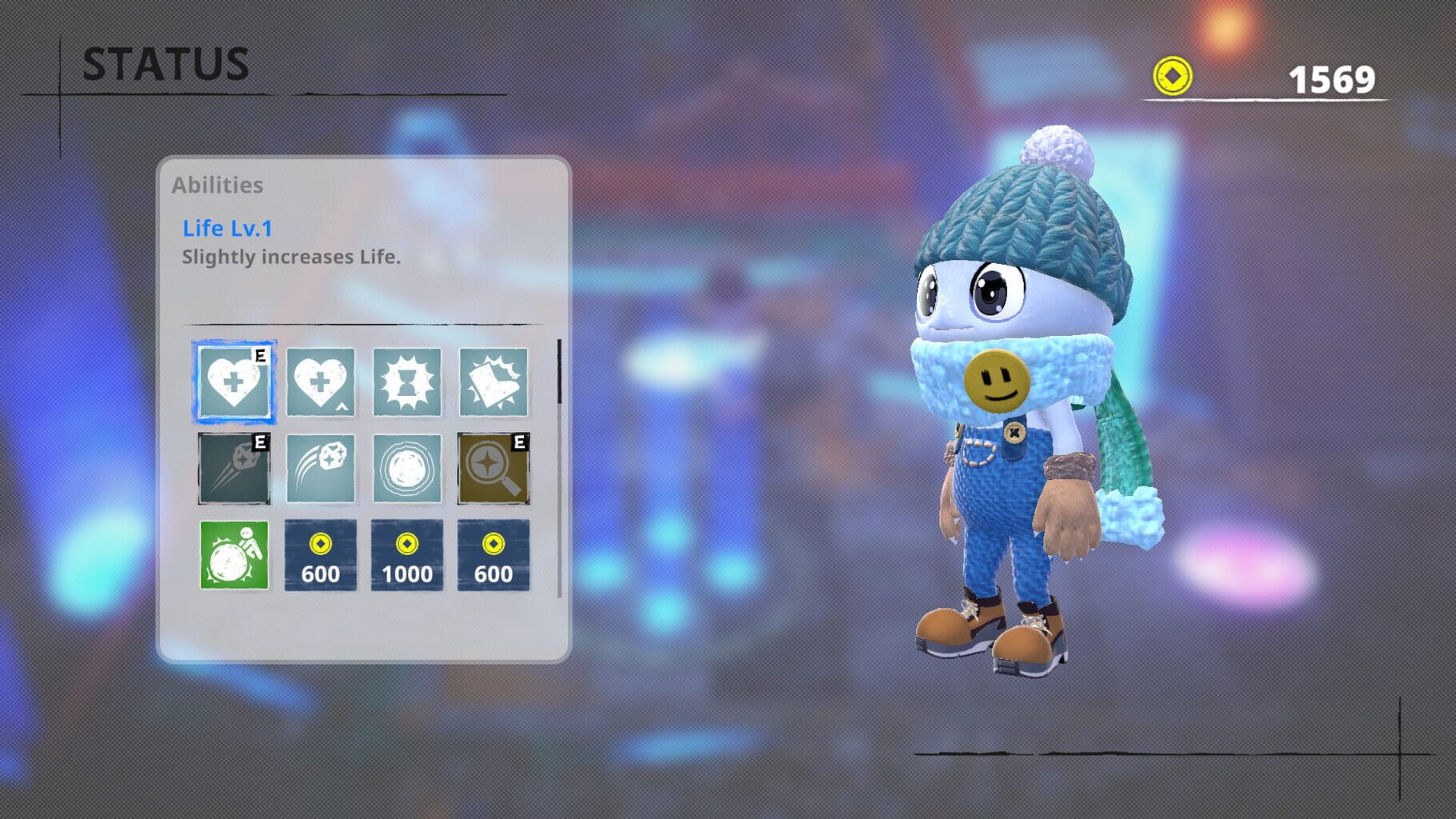Buy the first 600-coin locked ability

[x=320, y=553]
